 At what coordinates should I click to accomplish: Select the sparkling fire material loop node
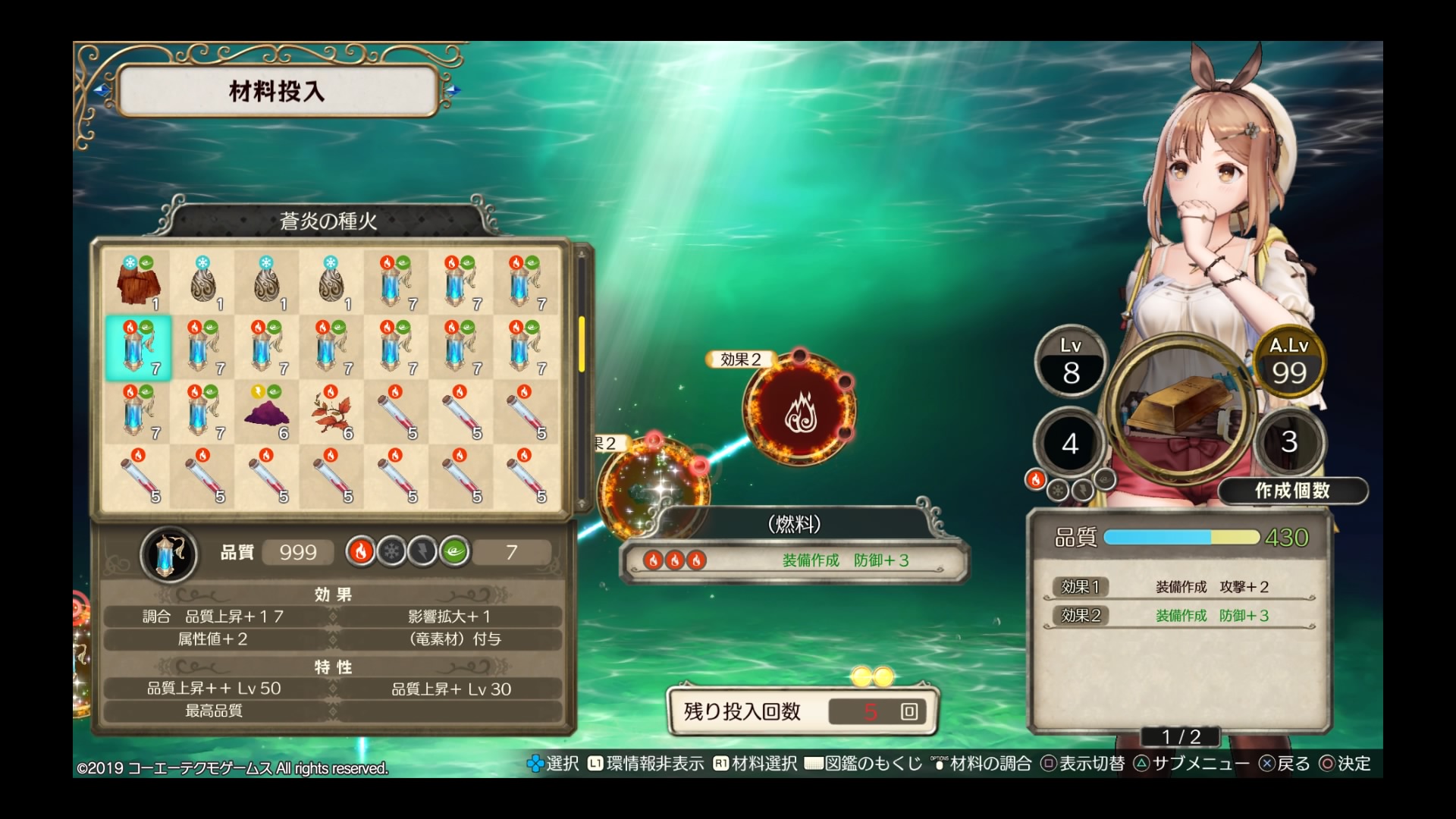651,489
